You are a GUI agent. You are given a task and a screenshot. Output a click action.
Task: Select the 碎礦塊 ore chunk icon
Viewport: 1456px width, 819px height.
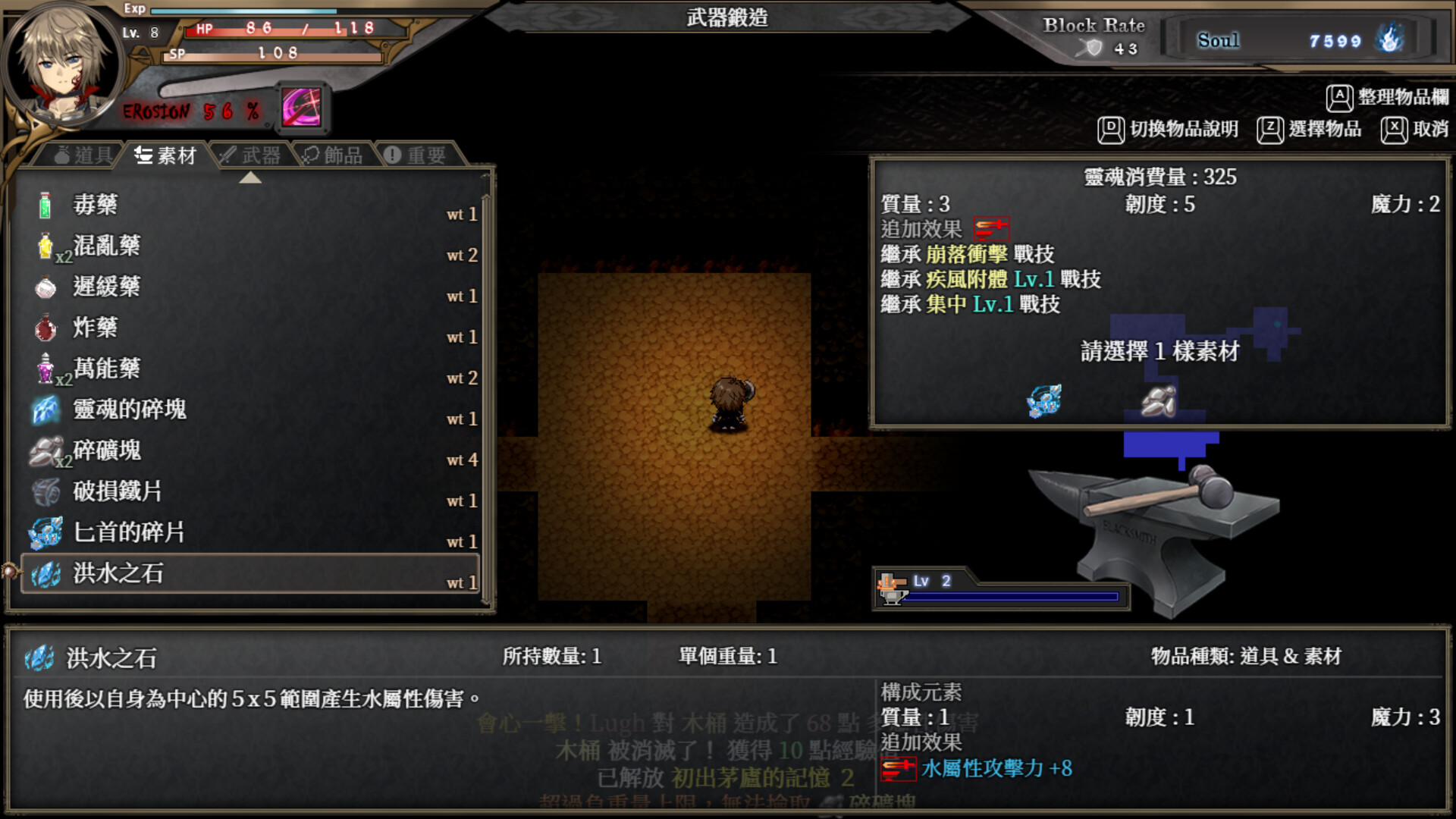pos(45,449)
